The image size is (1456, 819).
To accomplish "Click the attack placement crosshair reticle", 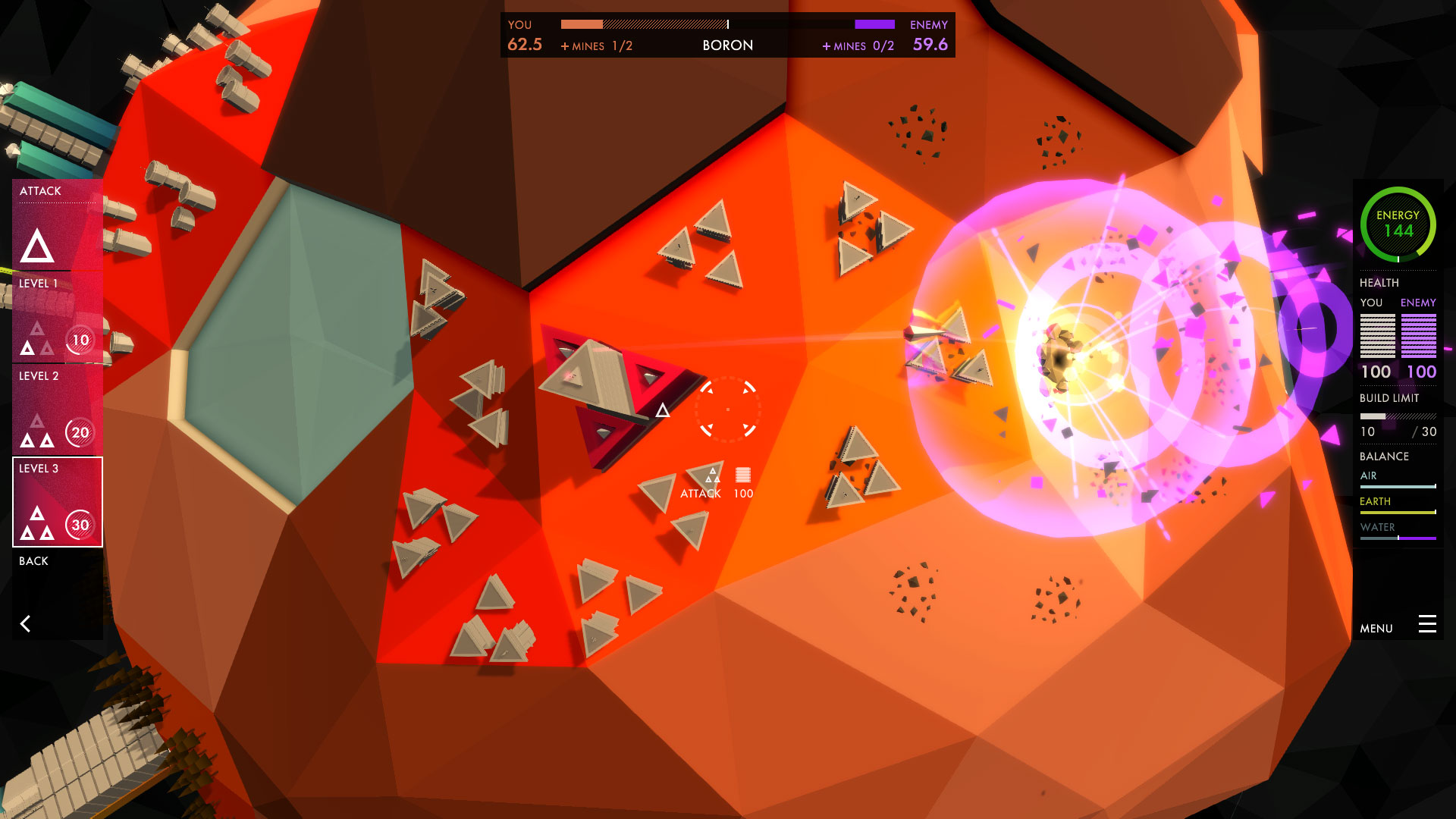I will point(728,408).
